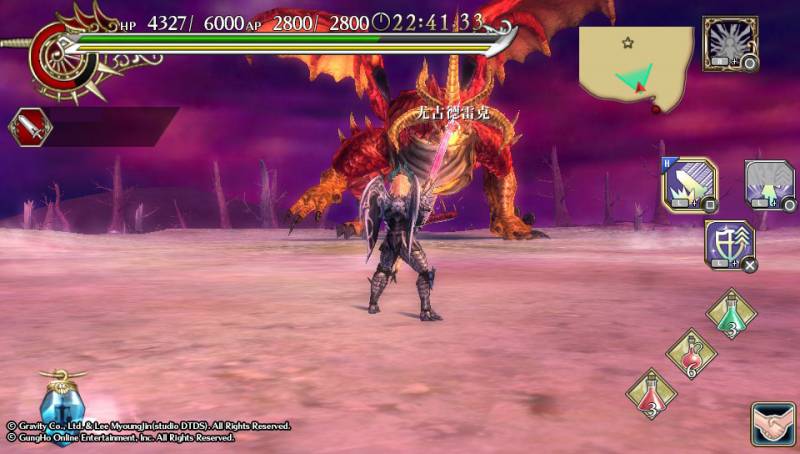Use the green potion
The image size is (800, 454).
(731, 314)
